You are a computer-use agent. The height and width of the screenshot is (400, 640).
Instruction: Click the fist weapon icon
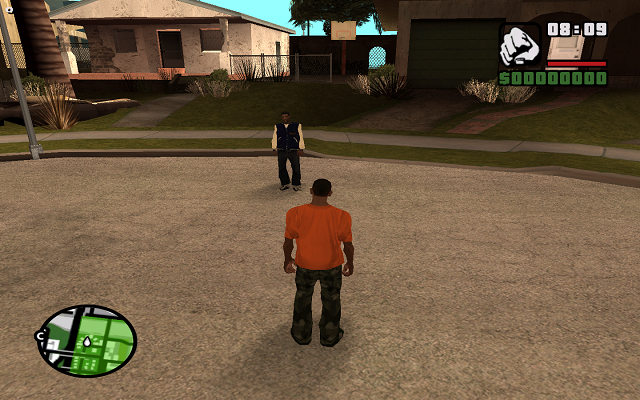520,45
